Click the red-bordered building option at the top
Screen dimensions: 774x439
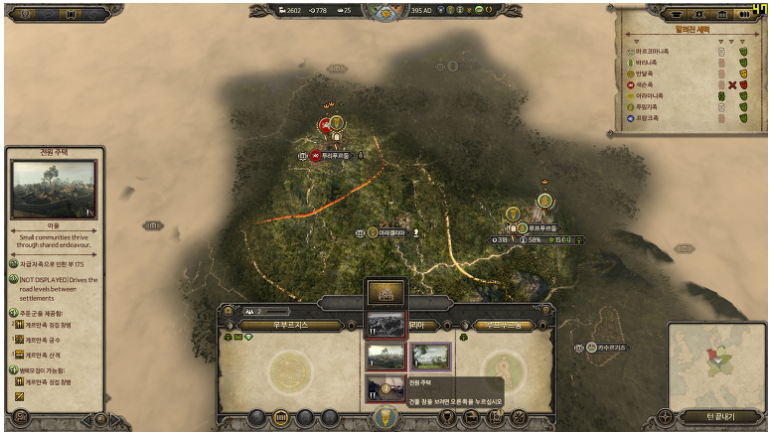385,324
